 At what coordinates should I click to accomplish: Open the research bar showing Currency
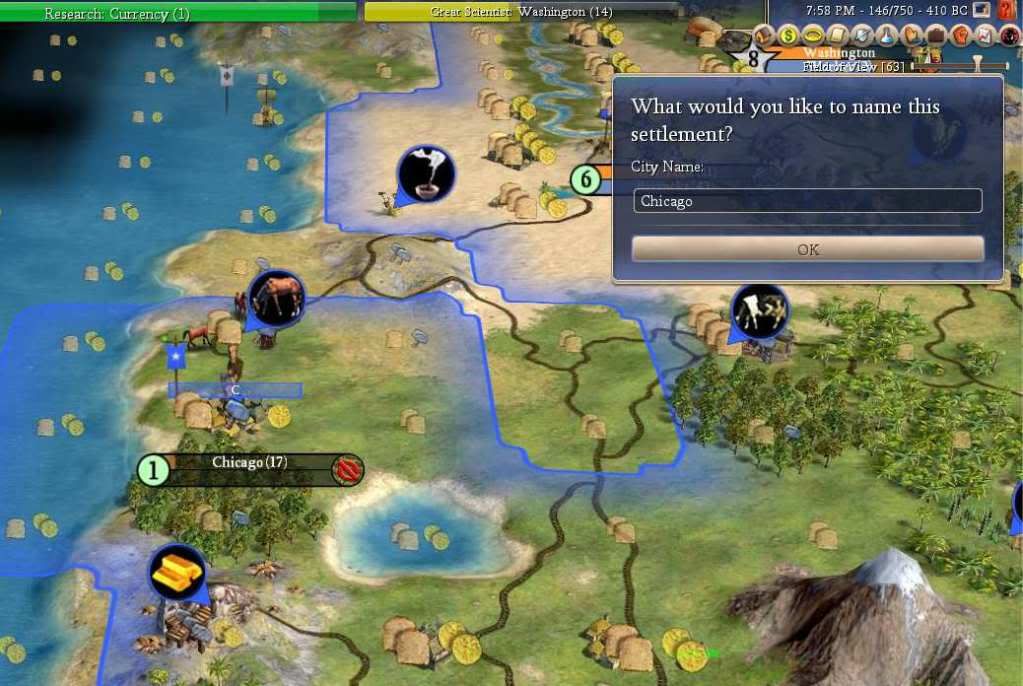(x=178, y=12)
